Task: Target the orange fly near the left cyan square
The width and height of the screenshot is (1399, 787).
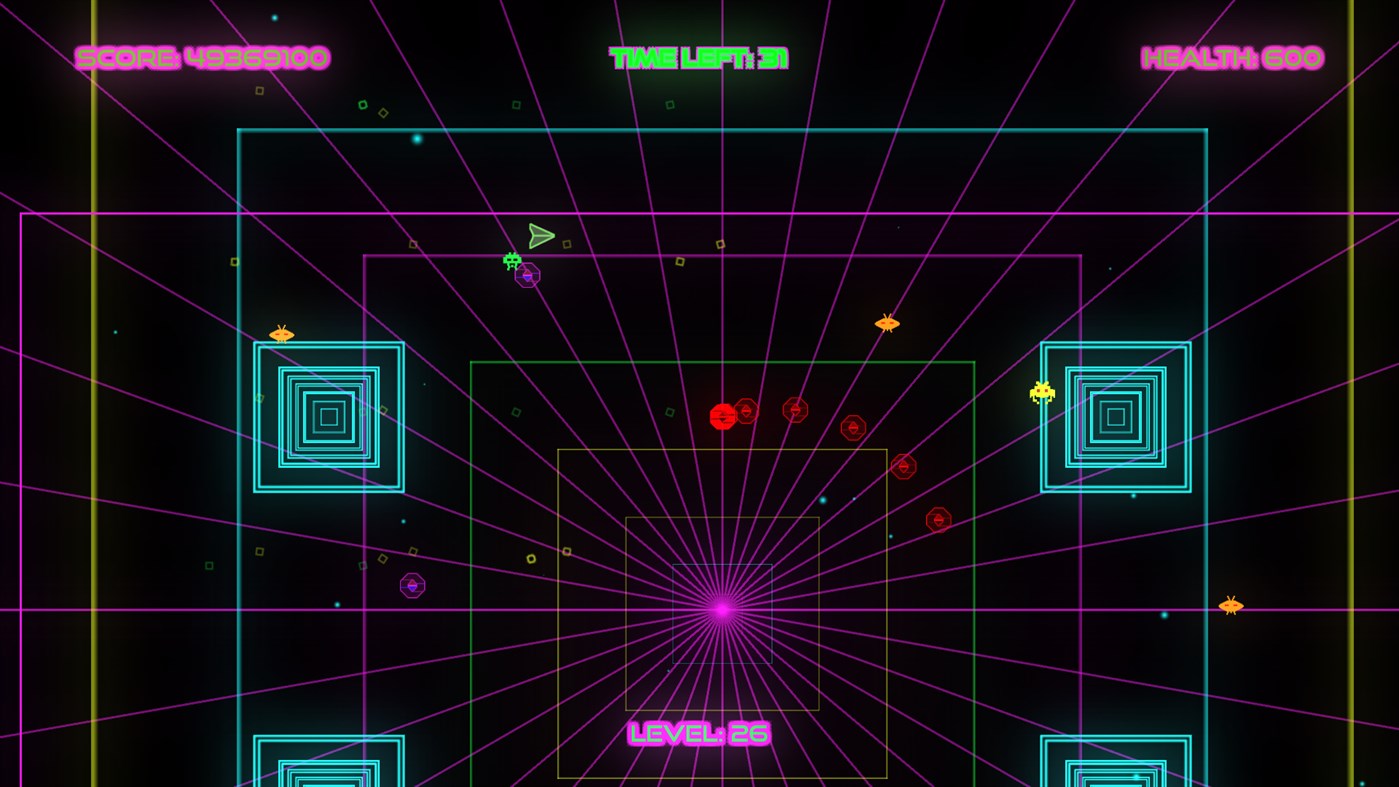Action: click(x=281, y=333)
